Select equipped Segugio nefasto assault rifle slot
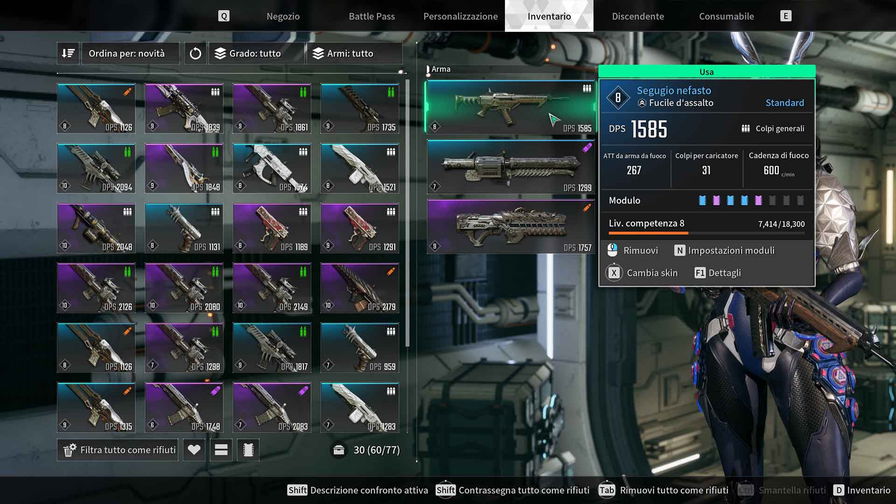The width and height of the screenshot is (896, 504). tap(510, 107)
